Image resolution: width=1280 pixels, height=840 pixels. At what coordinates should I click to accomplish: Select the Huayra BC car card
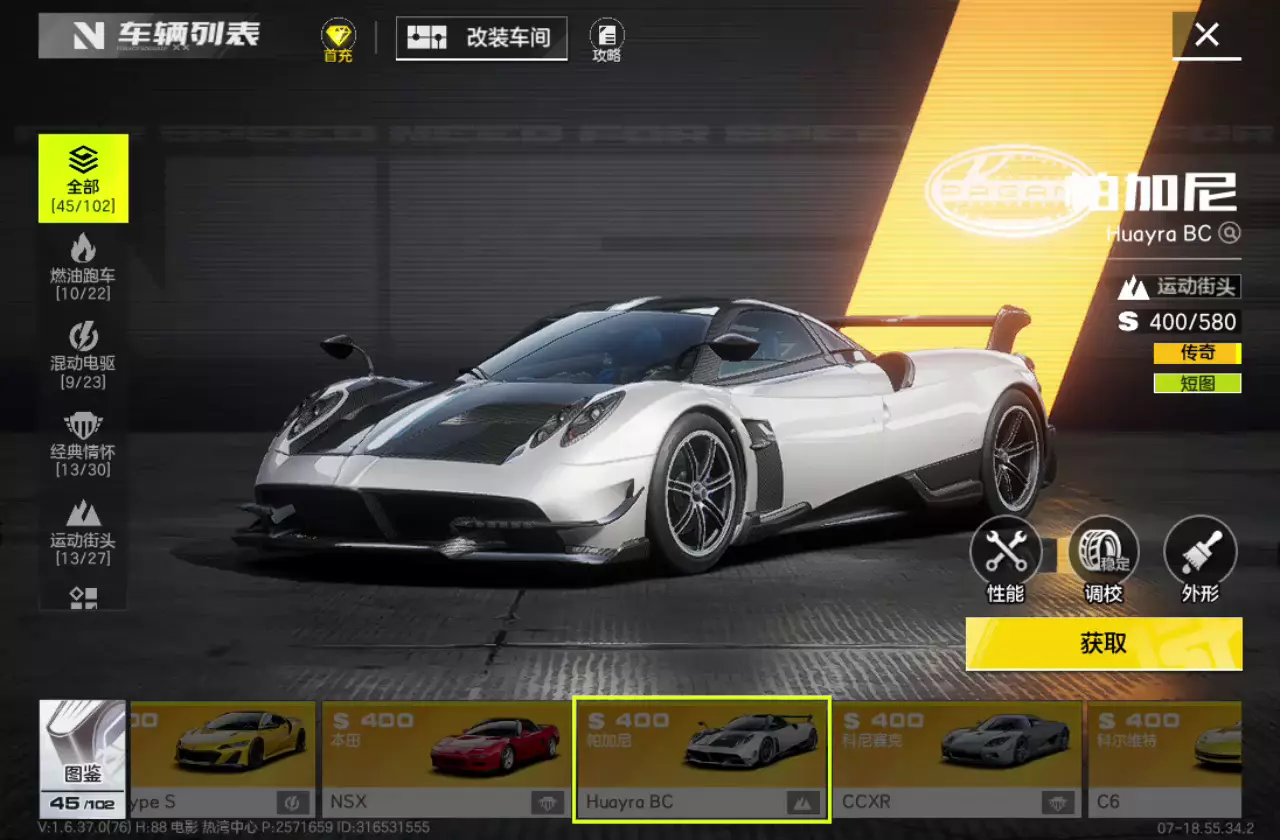[702, 758]
